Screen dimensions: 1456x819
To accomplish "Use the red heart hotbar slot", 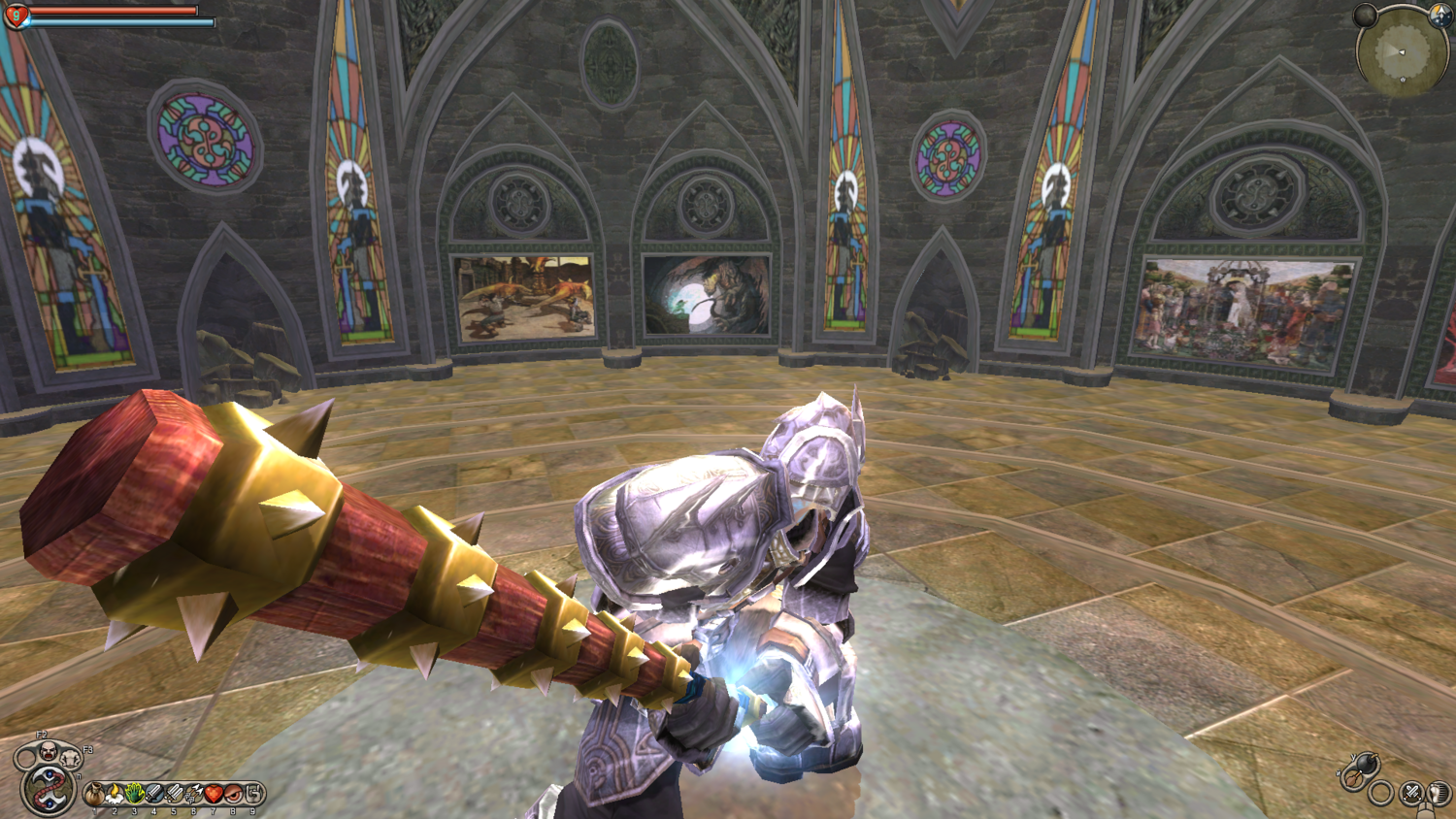I will pyautogui.click(x=214, y=795).
